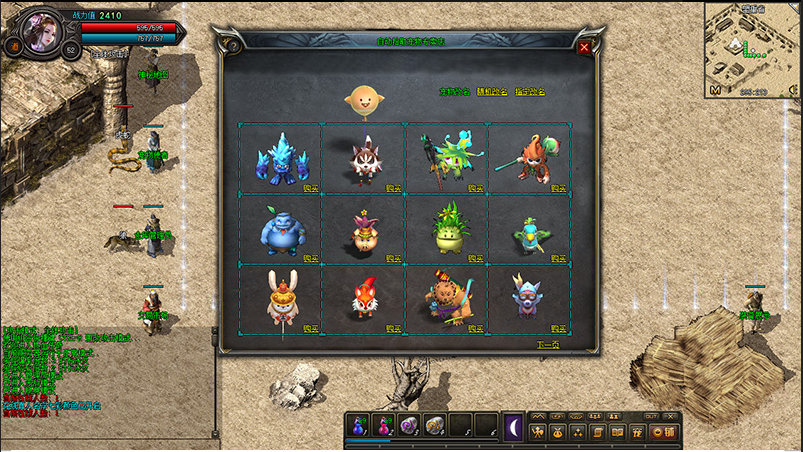Open the help question mark button
Image resolution: width=803 pixels, height=452 pixels.
233,45
